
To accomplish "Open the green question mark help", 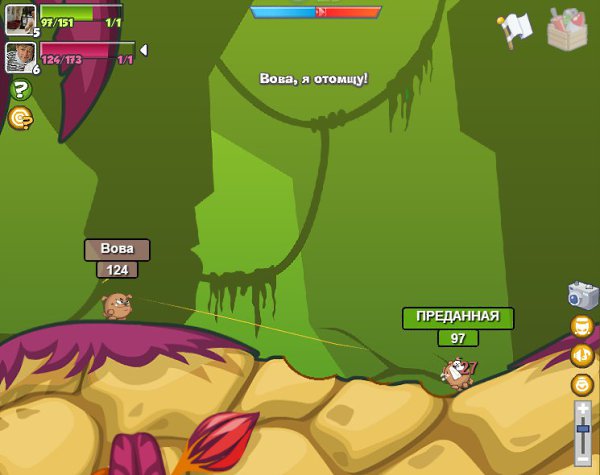I will point(21,90).
